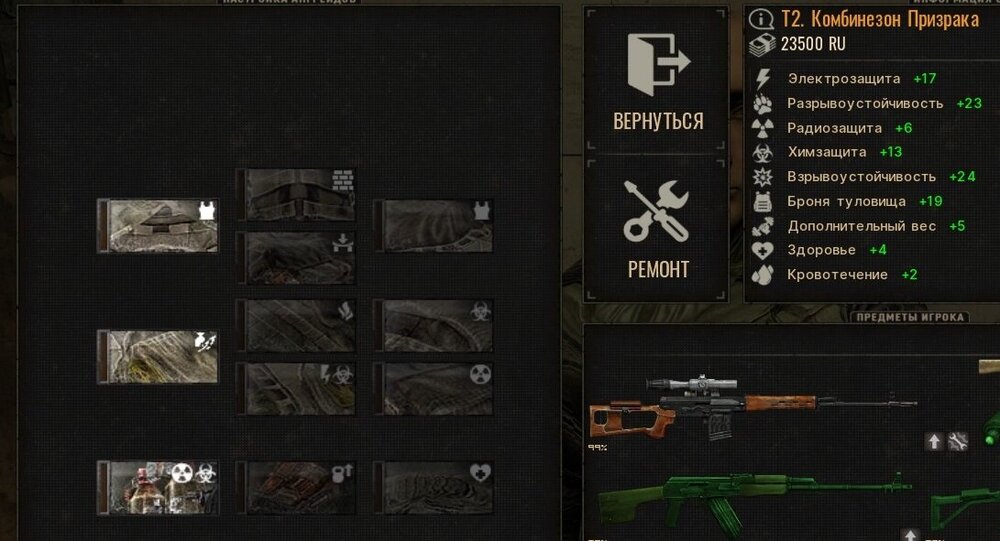Screen dimensions: 1000x541
Task: Choose the green AK assault rifle
Action: click(x=755, y=500)
